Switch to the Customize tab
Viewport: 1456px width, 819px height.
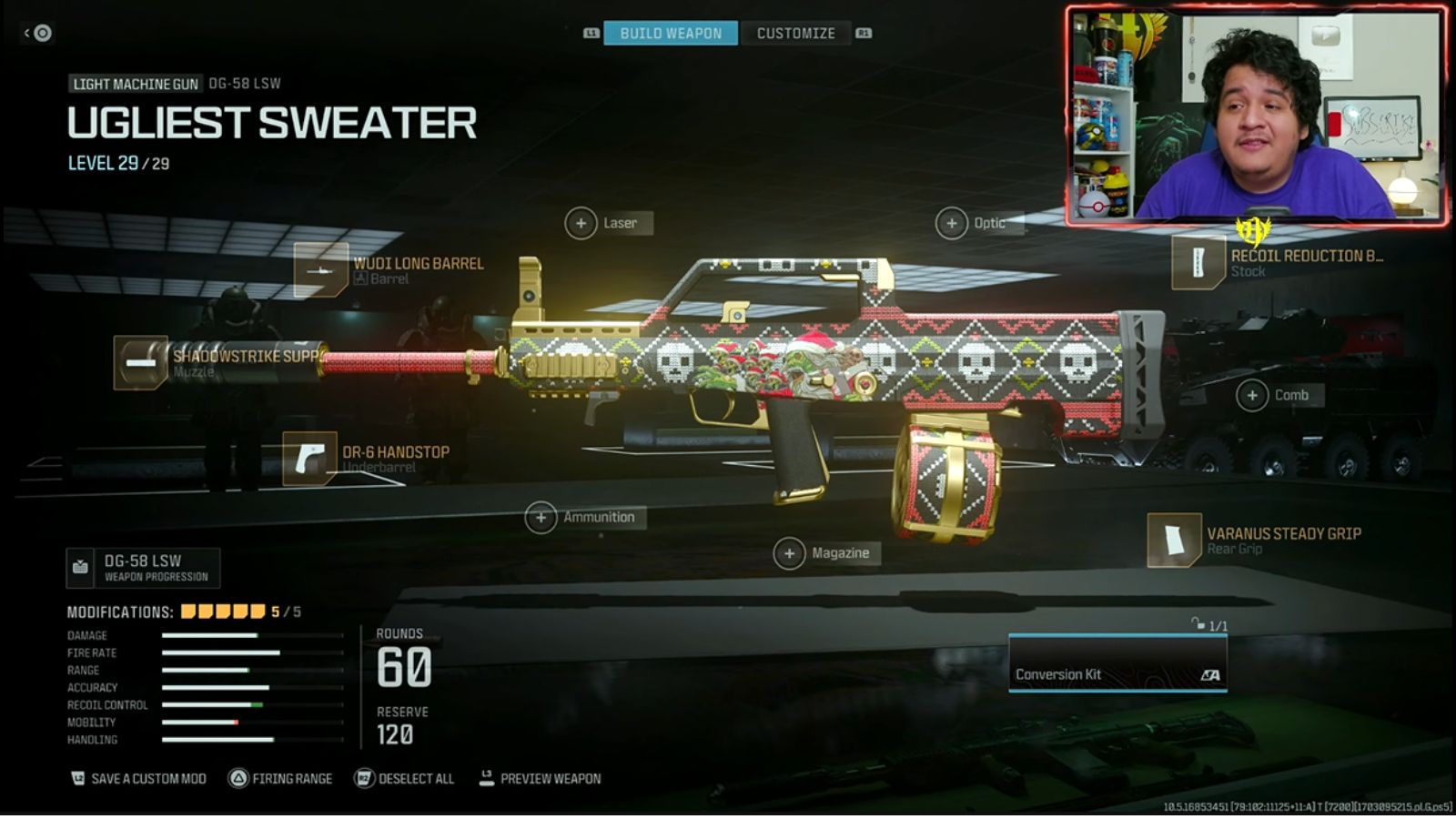coord(795,33)
